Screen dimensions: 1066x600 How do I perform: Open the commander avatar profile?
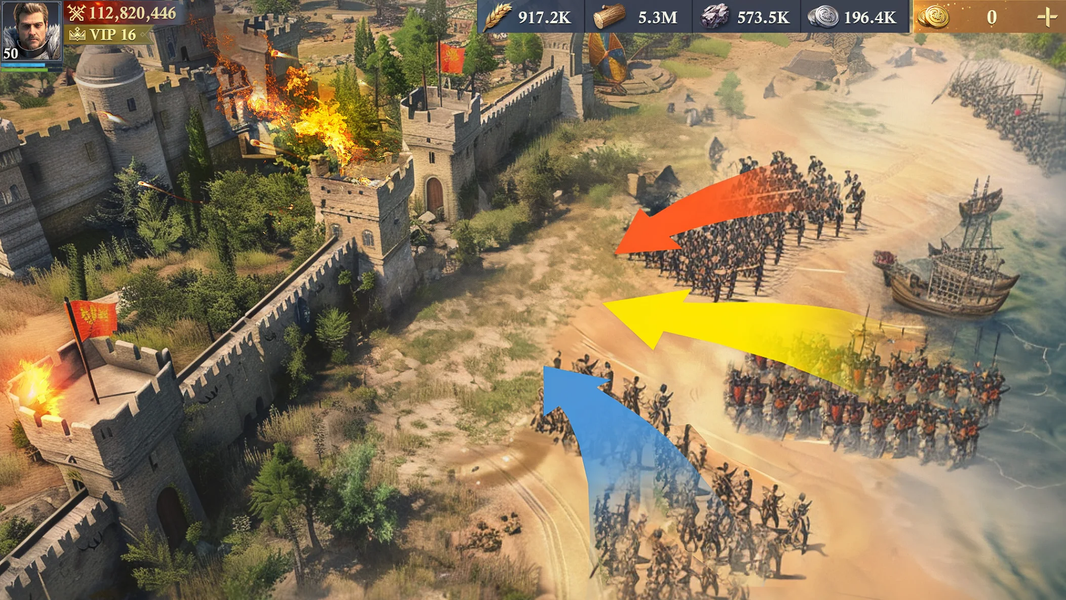click(x=31, y=31)
